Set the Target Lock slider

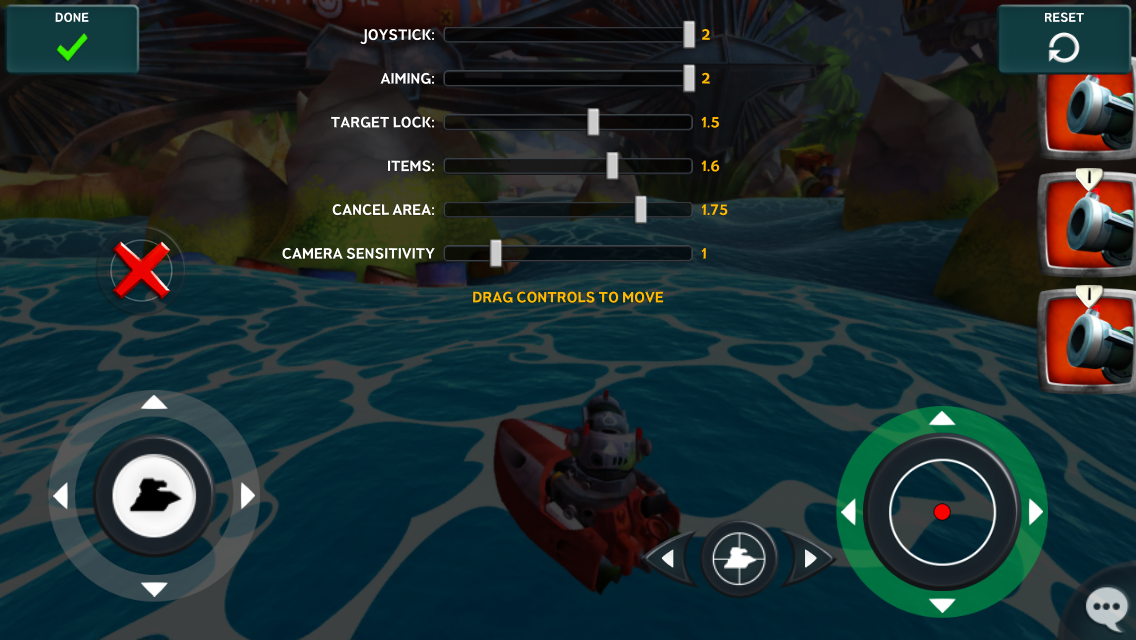pos(593,122)
